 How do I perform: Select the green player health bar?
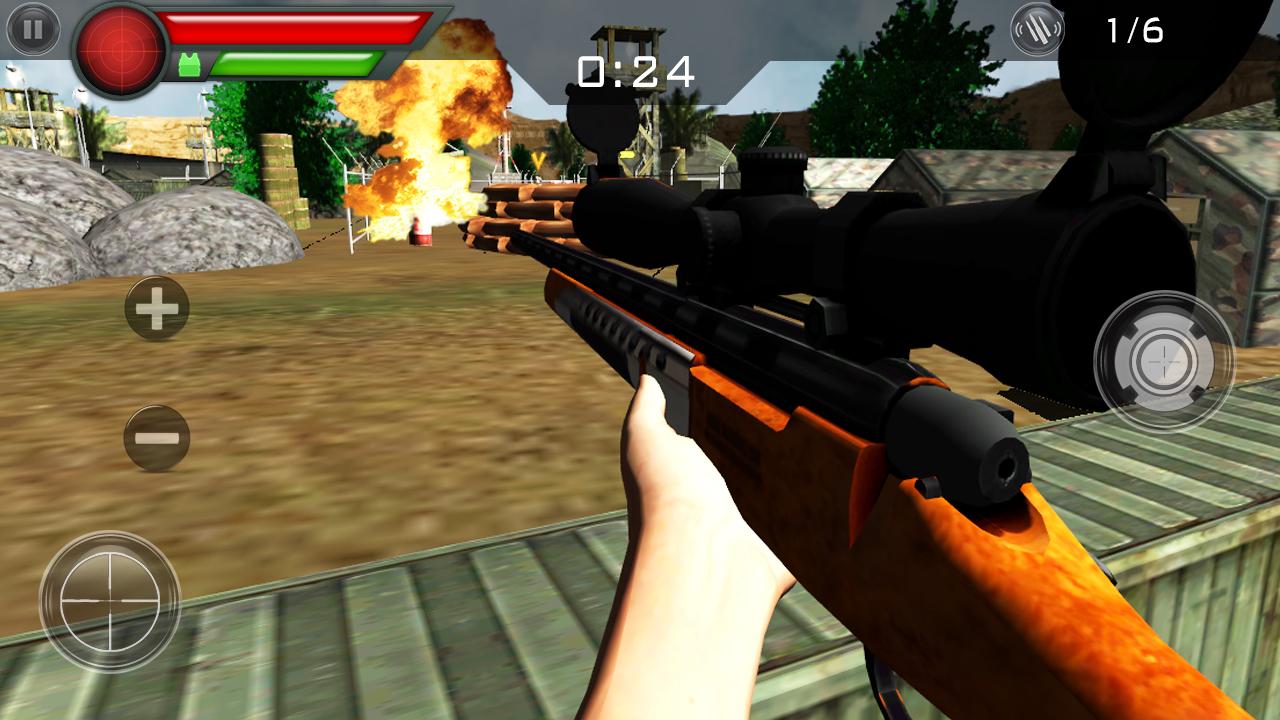coord(300,62)
